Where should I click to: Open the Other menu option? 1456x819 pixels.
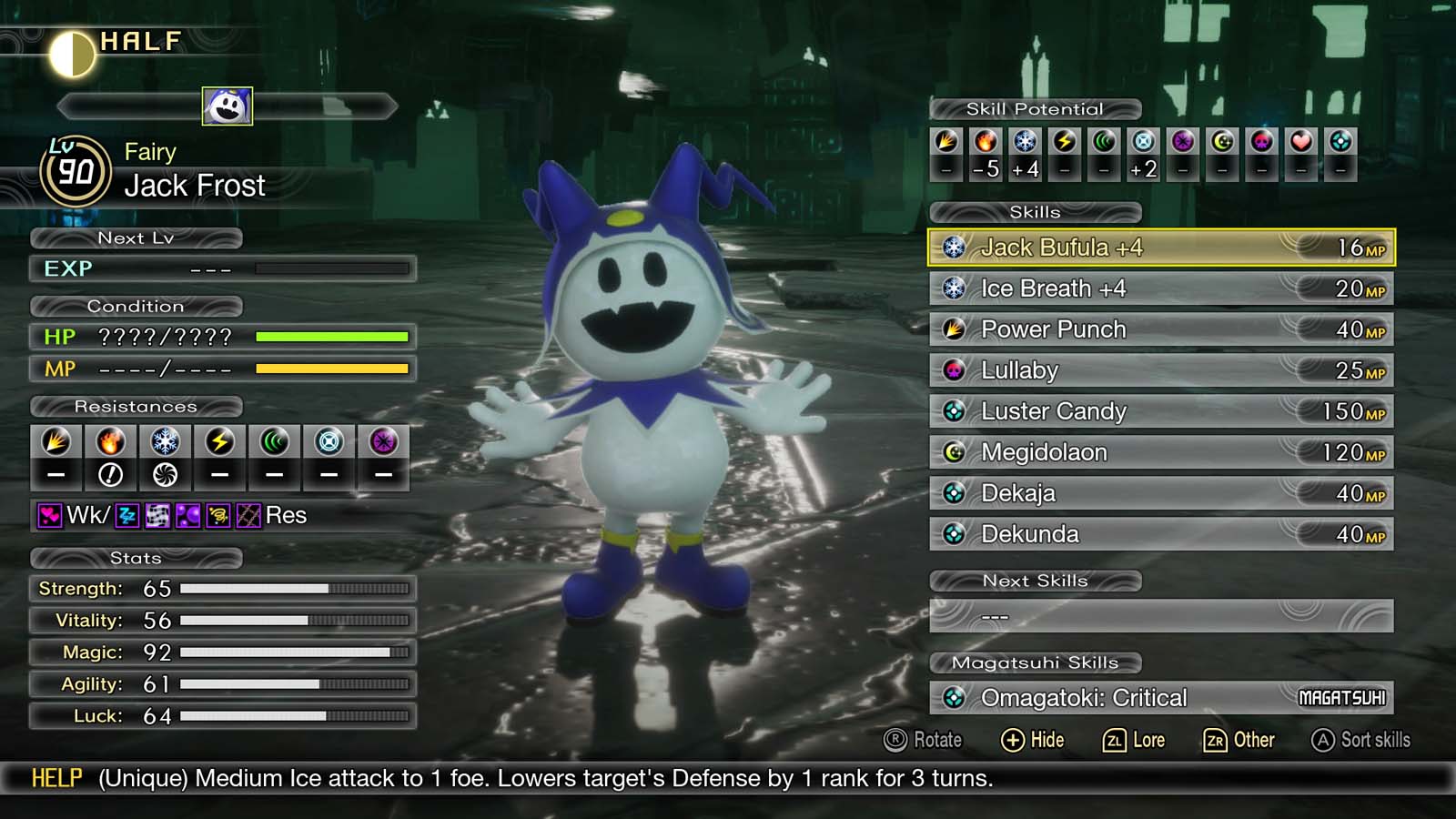(1241, 740)
